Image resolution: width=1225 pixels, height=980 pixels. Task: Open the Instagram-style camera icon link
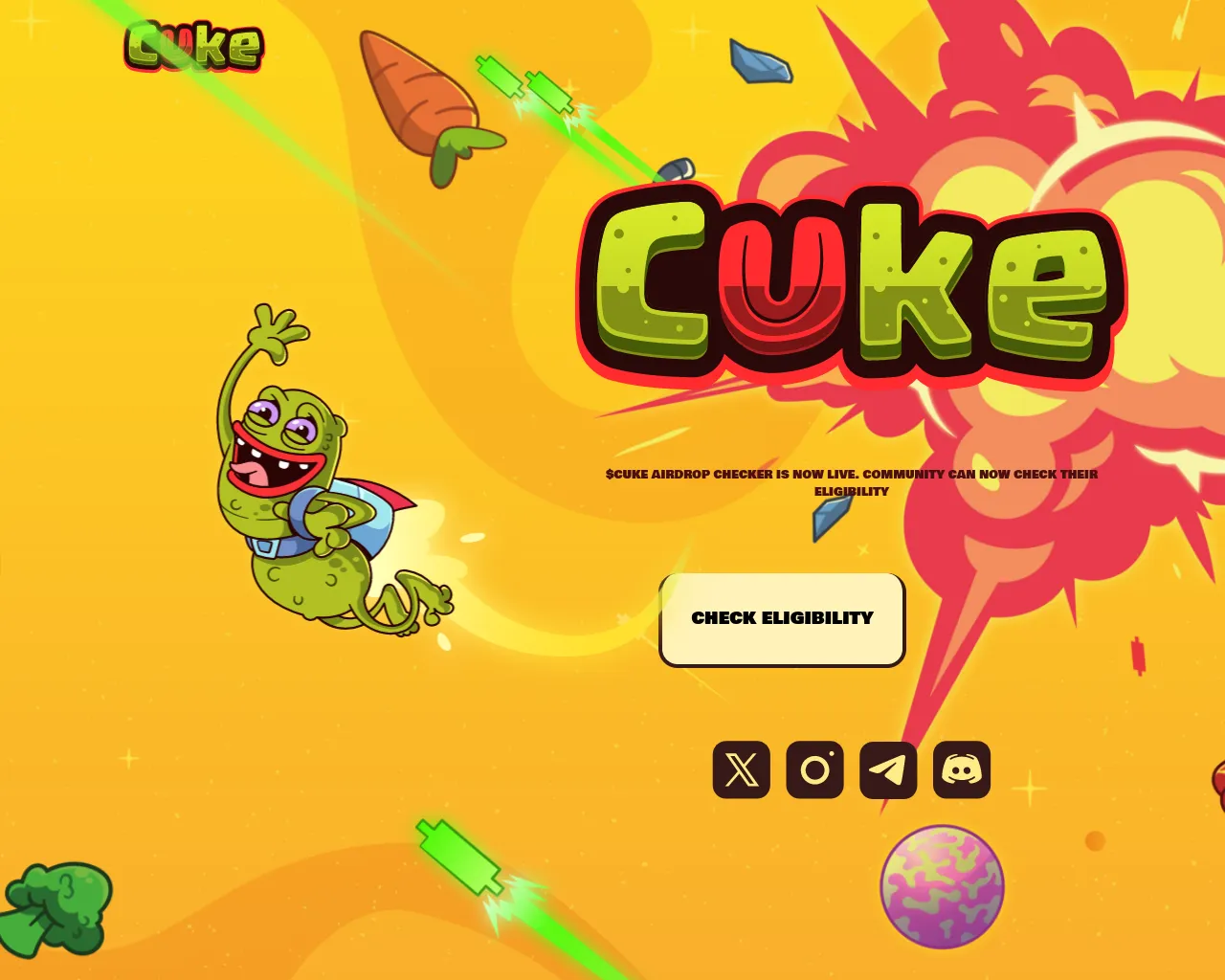pos(814,769)
